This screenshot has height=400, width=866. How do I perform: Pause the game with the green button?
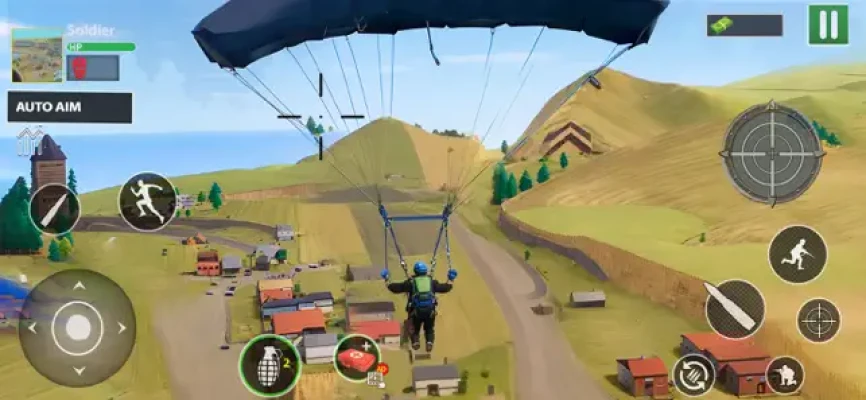pyautogui.click(x=828, y=25)
